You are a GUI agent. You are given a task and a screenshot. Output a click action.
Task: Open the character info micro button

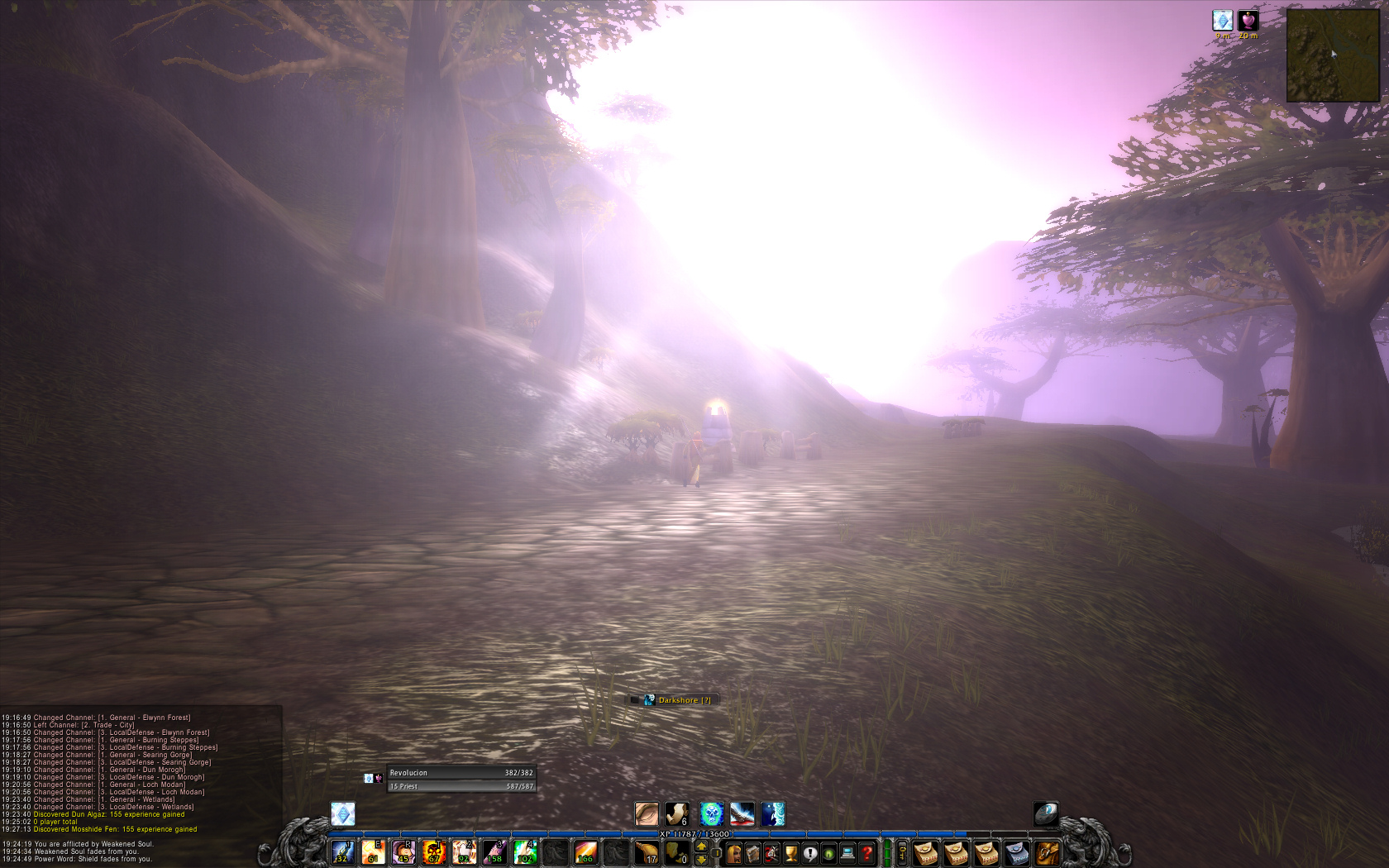click(x=733, y=852)
